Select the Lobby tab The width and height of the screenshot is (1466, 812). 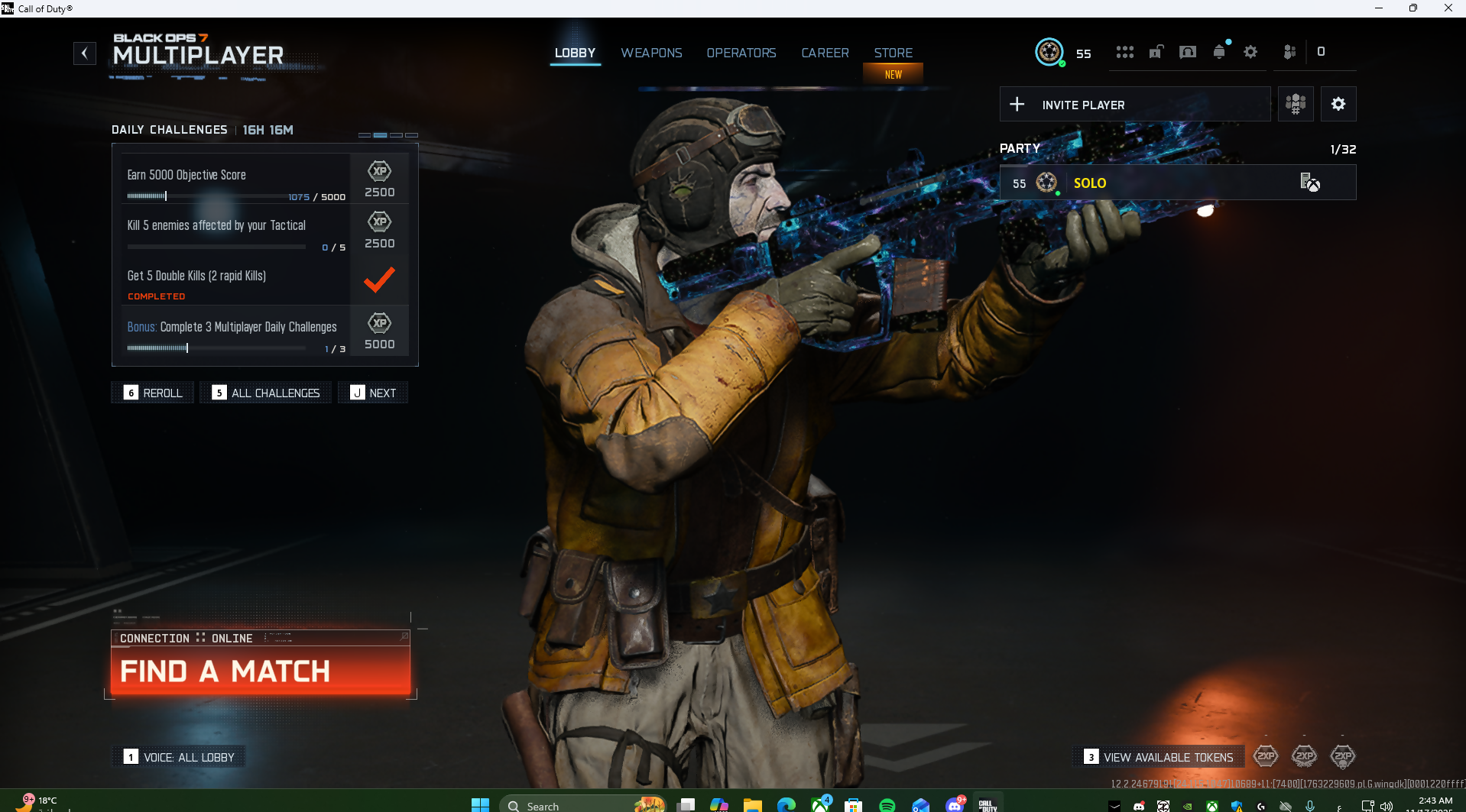[x=575, y=53]
